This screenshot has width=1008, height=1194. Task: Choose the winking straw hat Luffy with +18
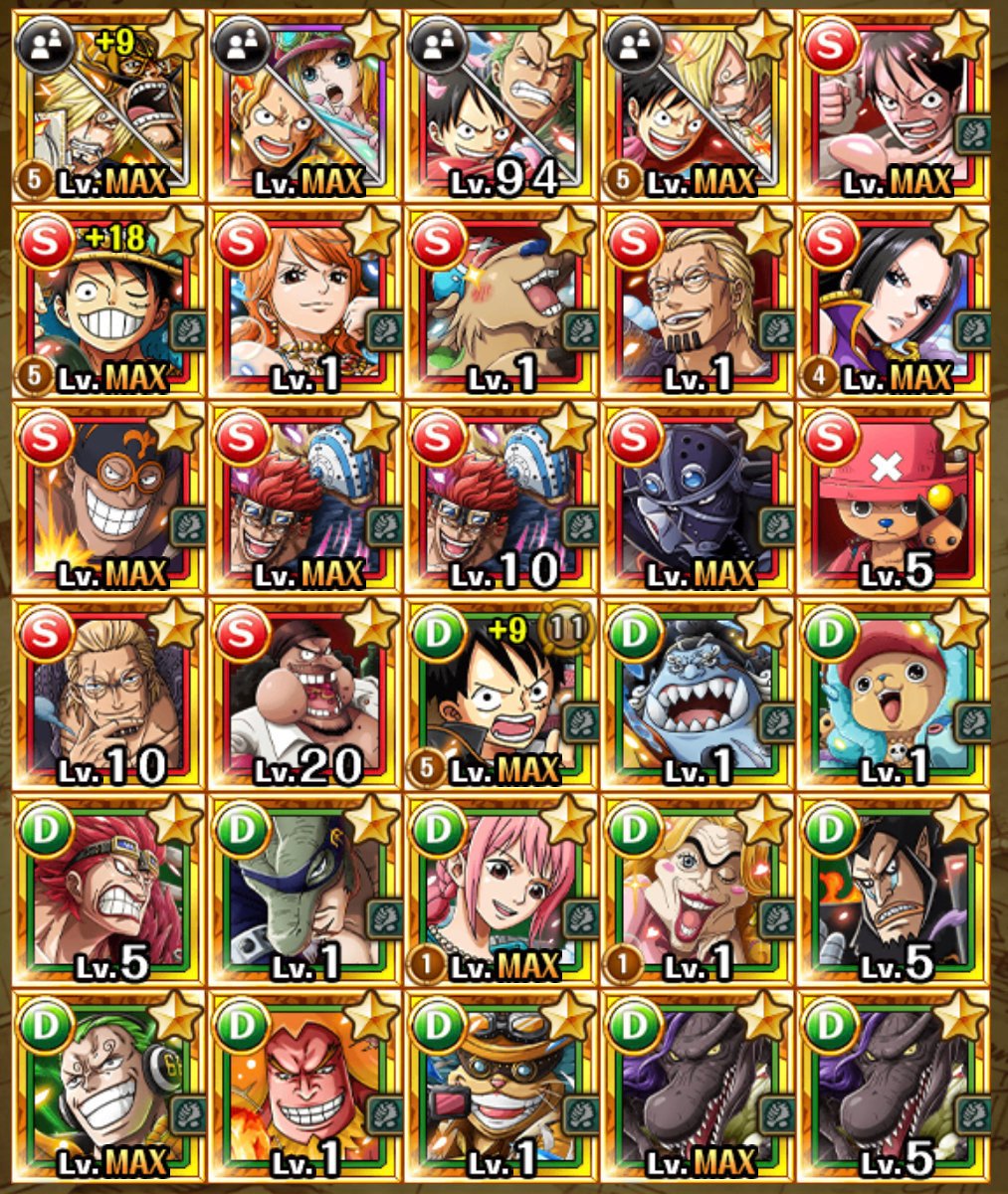(x=107, y=301)
